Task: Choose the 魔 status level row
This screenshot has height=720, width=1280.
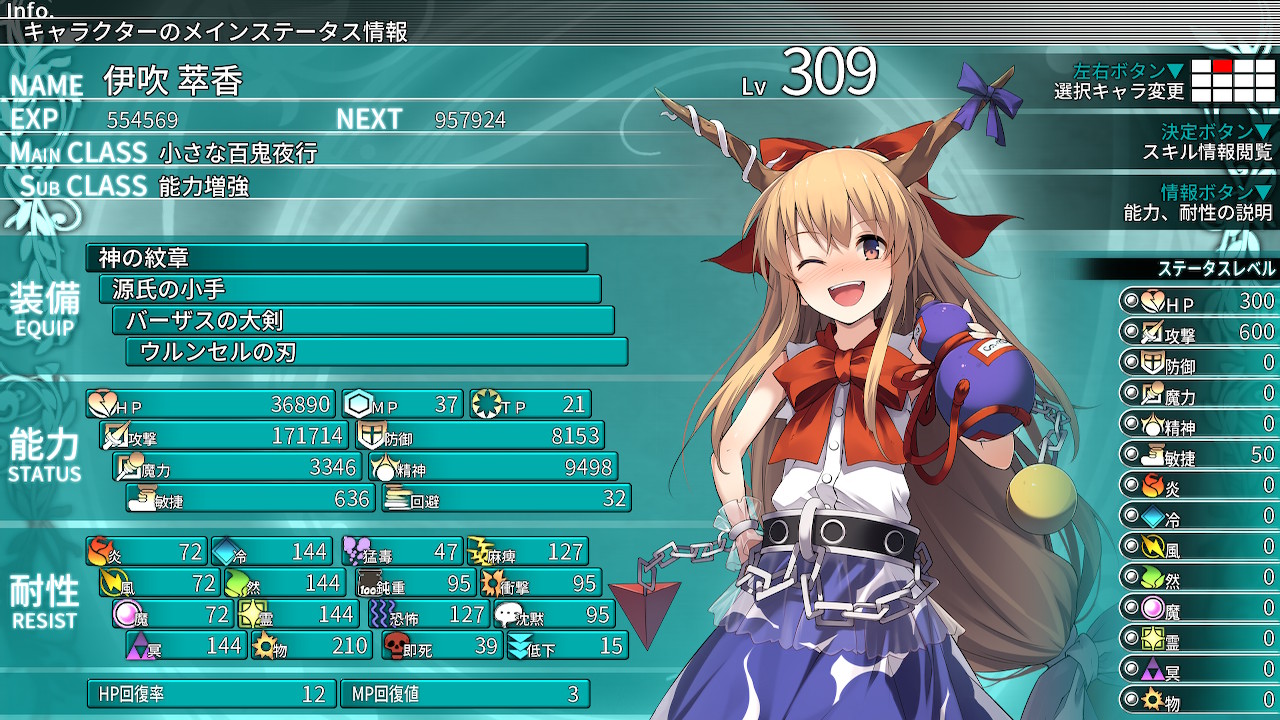Action: [1198, 608]
